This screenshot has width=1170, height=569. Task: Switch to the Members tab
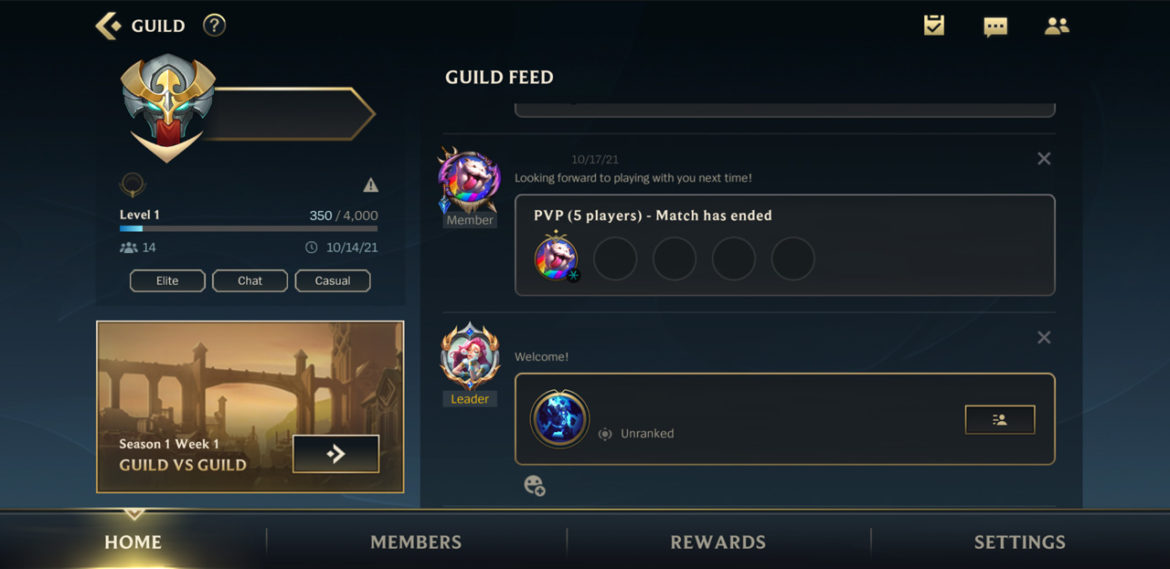[416, 542]
